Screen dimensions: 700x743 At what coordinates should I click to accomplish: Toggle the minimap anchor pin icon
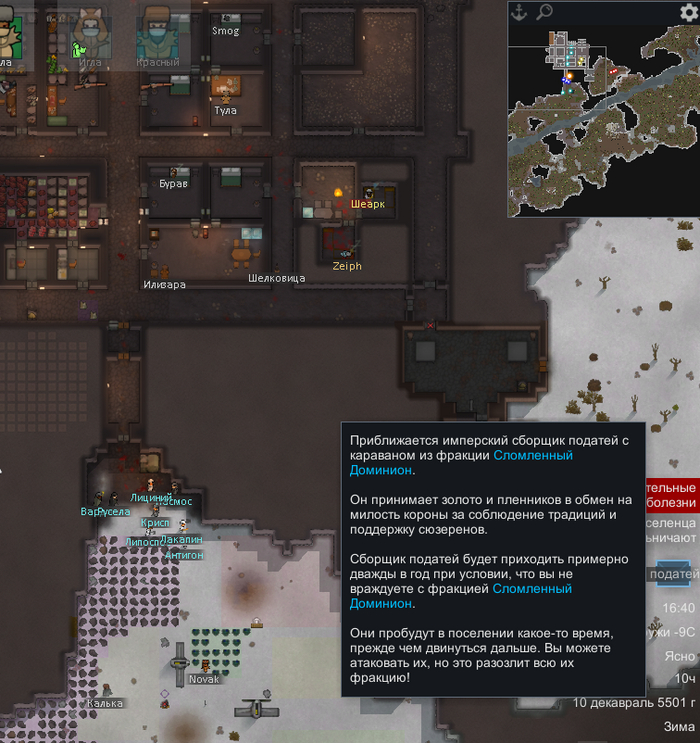pos(518,12)
